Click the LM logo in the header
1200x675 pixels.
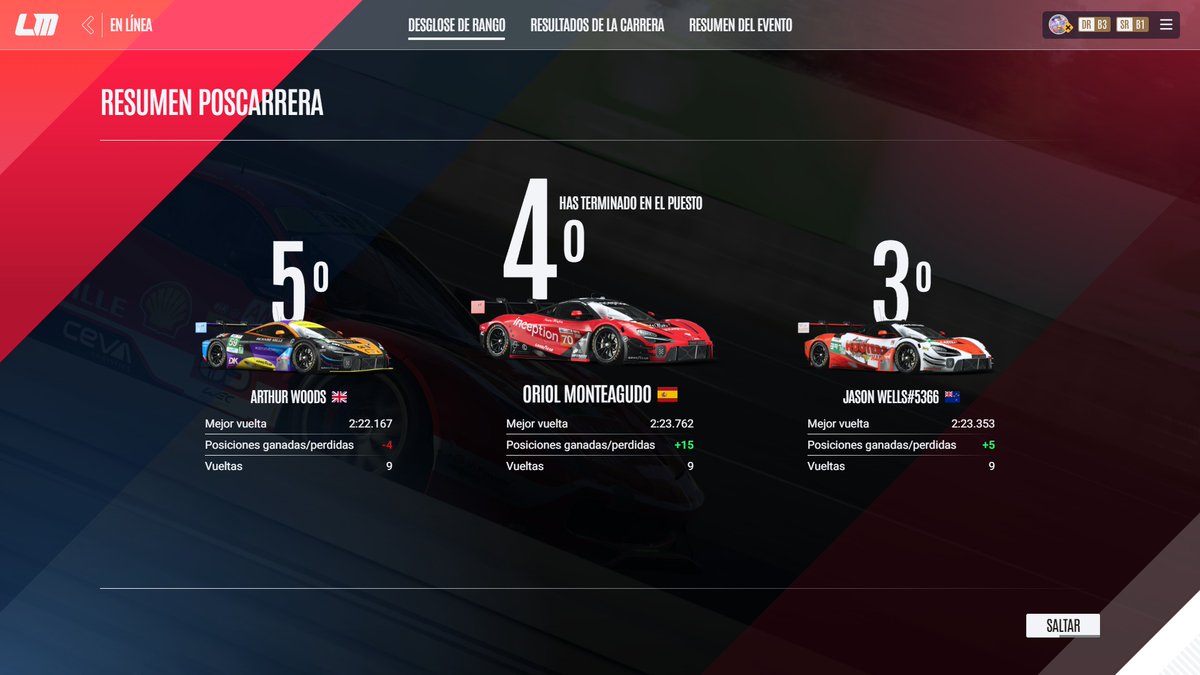pos(36,26)
